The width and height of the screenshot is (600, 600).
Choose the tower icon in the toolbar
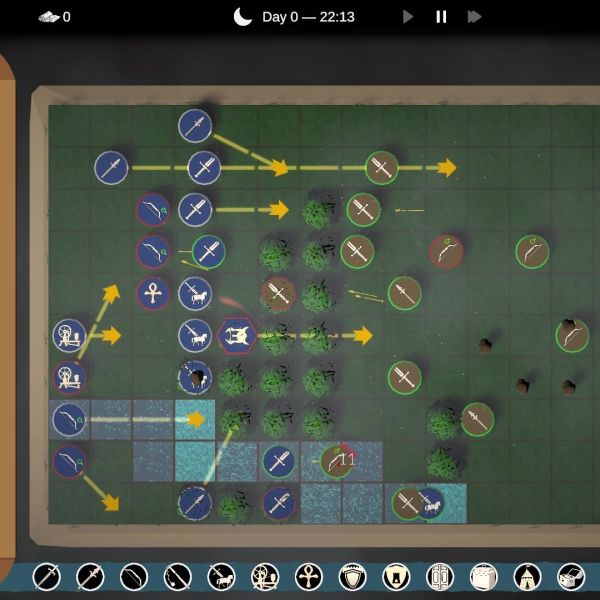pos(396,577)
